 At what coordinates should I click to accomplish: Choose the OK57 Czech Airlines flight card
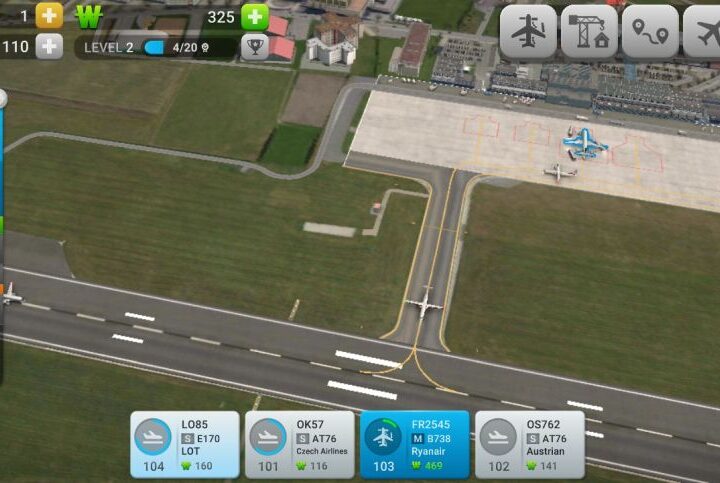coord(299,444)
